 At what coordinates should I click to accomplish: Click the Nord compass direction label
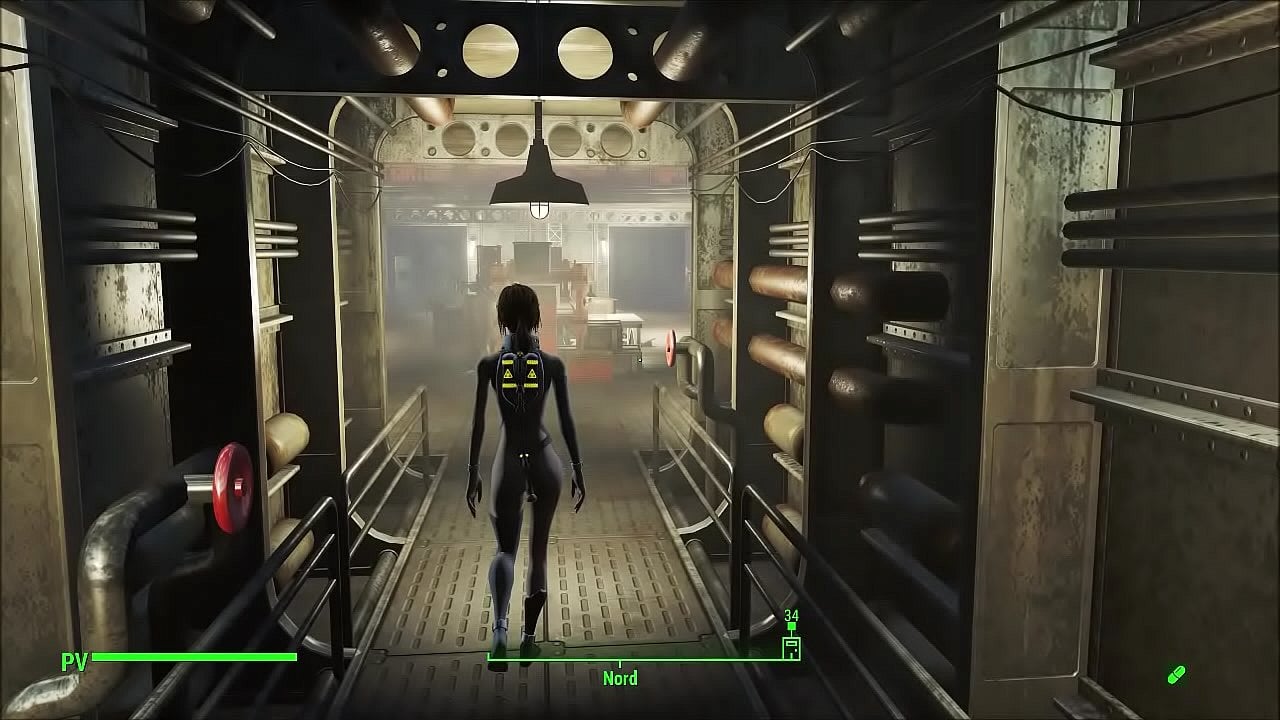click(x=620, y=678)
